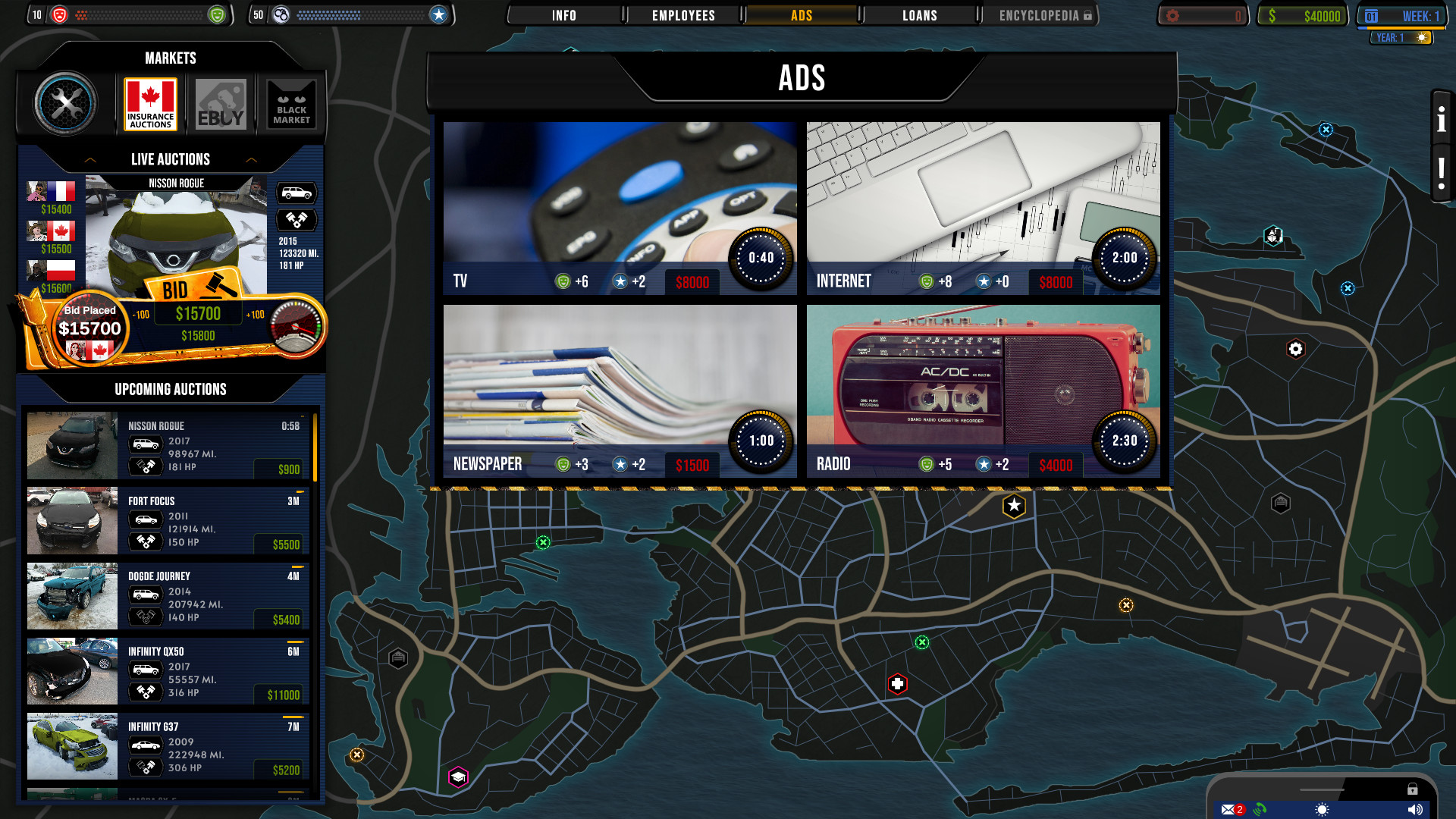Open messages on the phone showing 2 unread

coord(1229,809)
